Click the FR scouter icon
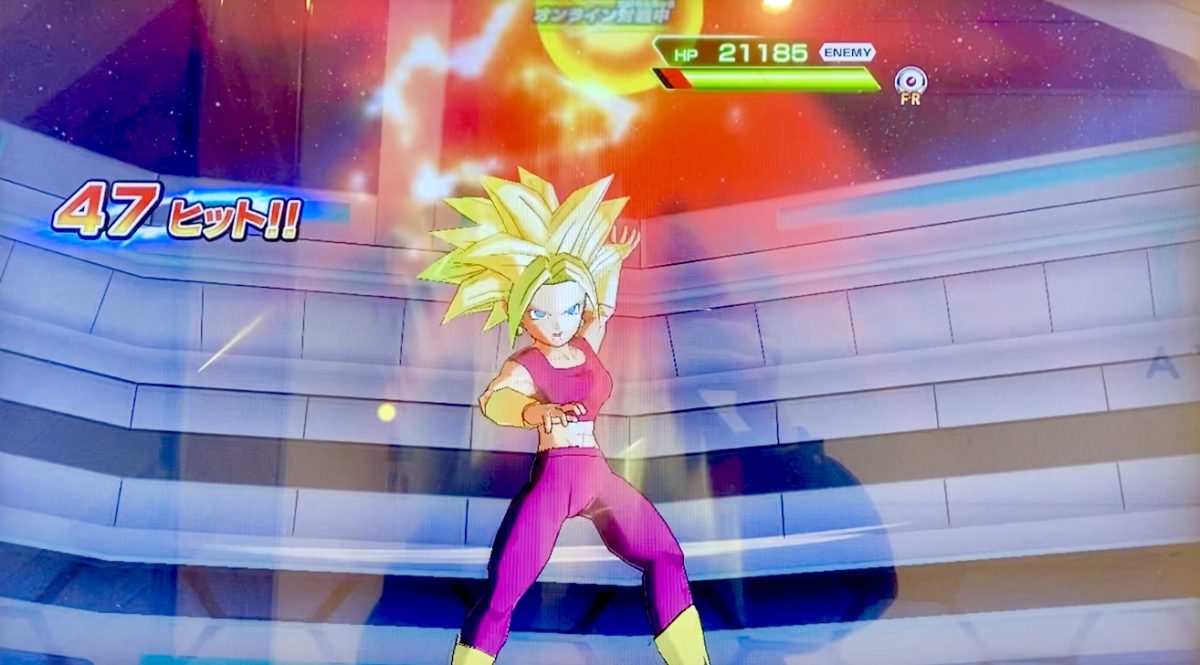1200x665 pixels. [910, 81]
